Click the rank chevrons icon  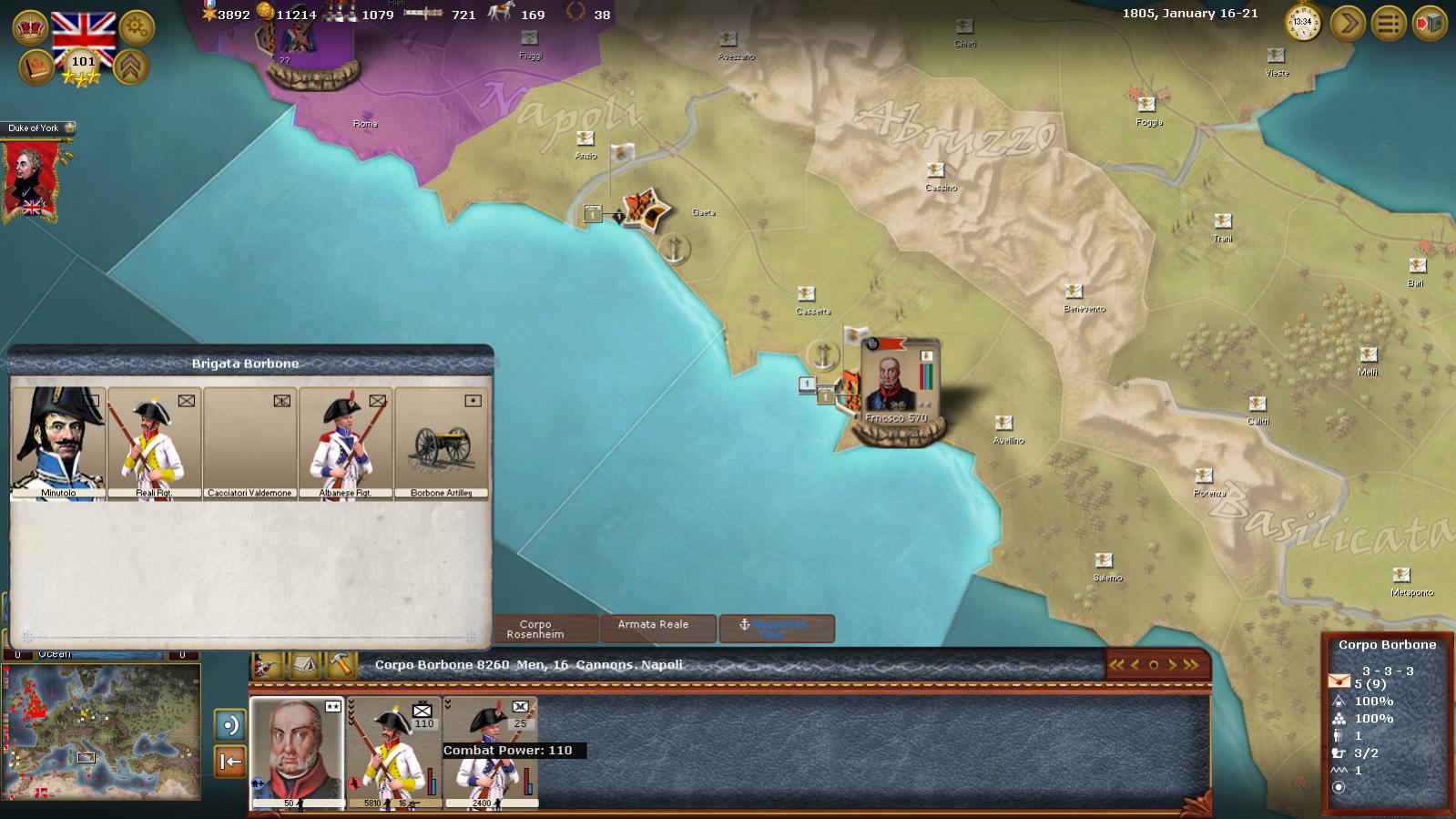point(132,67)
